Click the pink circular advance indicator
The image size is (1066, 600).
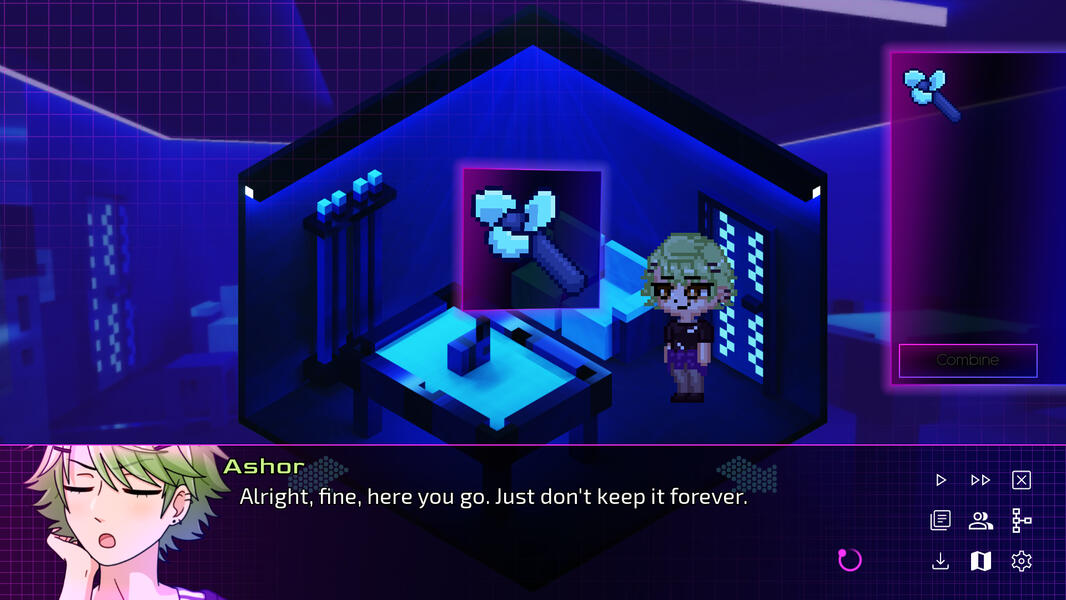pos(849,559)
